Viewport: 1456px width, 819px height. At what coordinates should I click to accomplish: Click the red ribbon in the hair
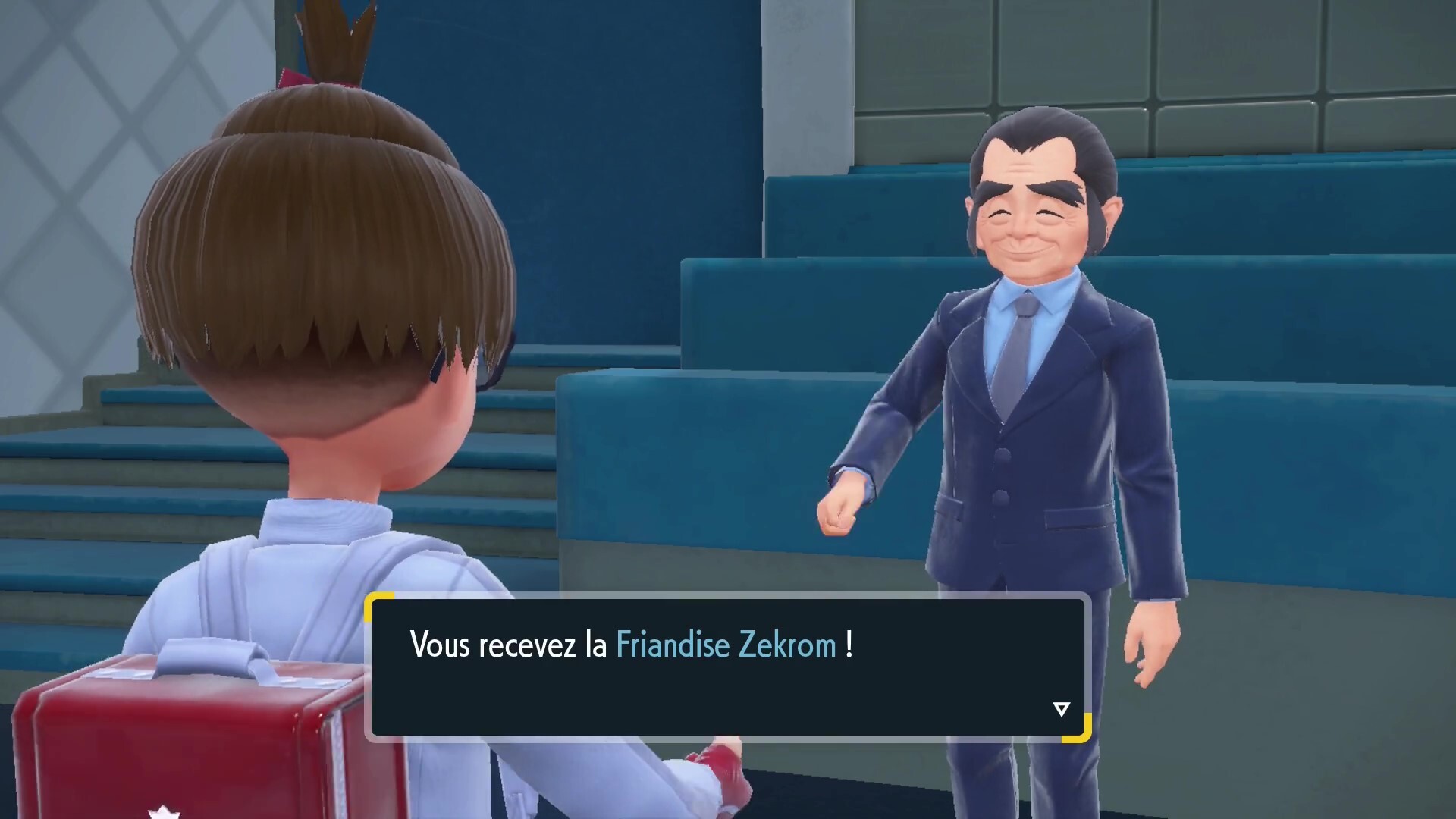(296, 76)
